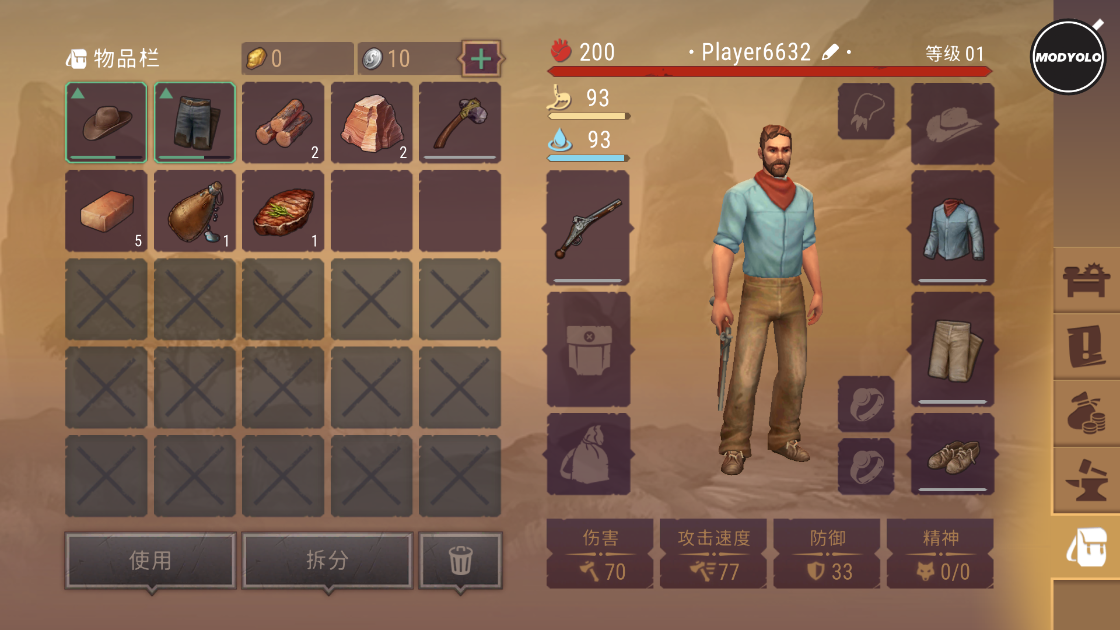
Task: Pick the wood logs stack
Action: click(283, 122)
